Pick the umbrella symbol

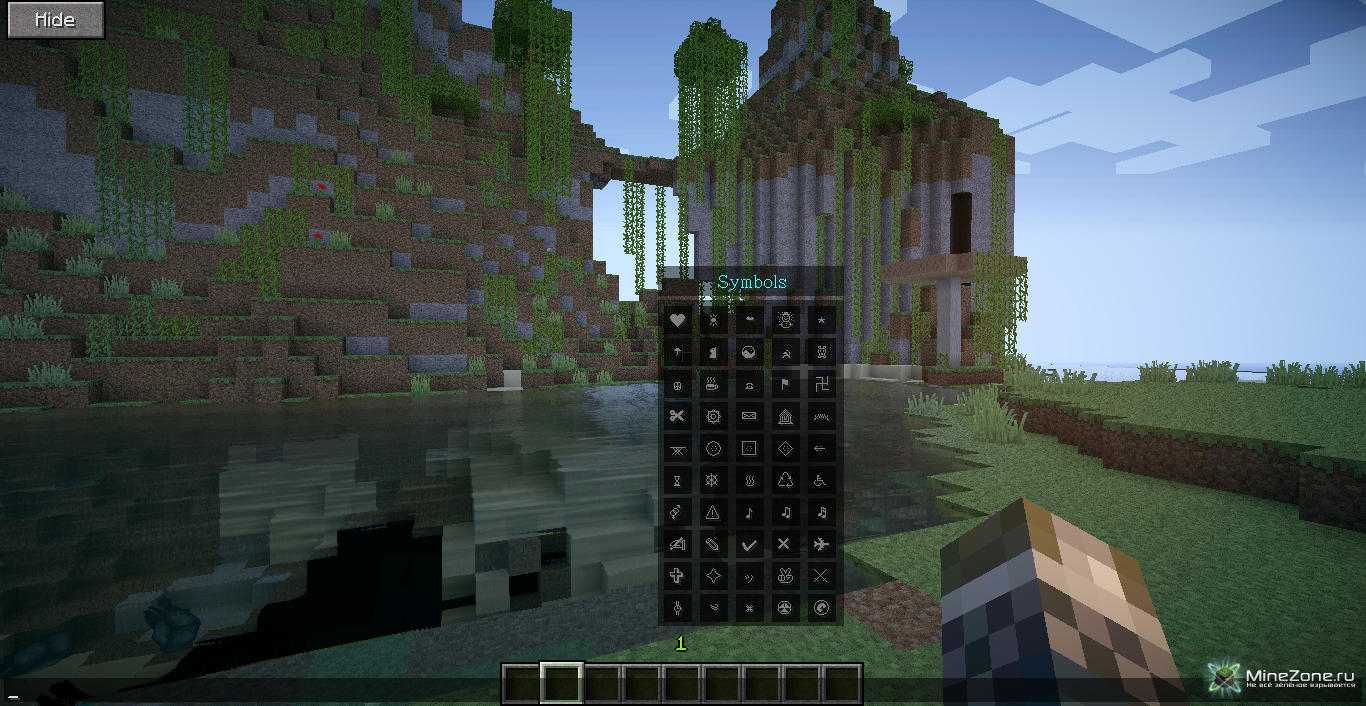tap(677, 353)
